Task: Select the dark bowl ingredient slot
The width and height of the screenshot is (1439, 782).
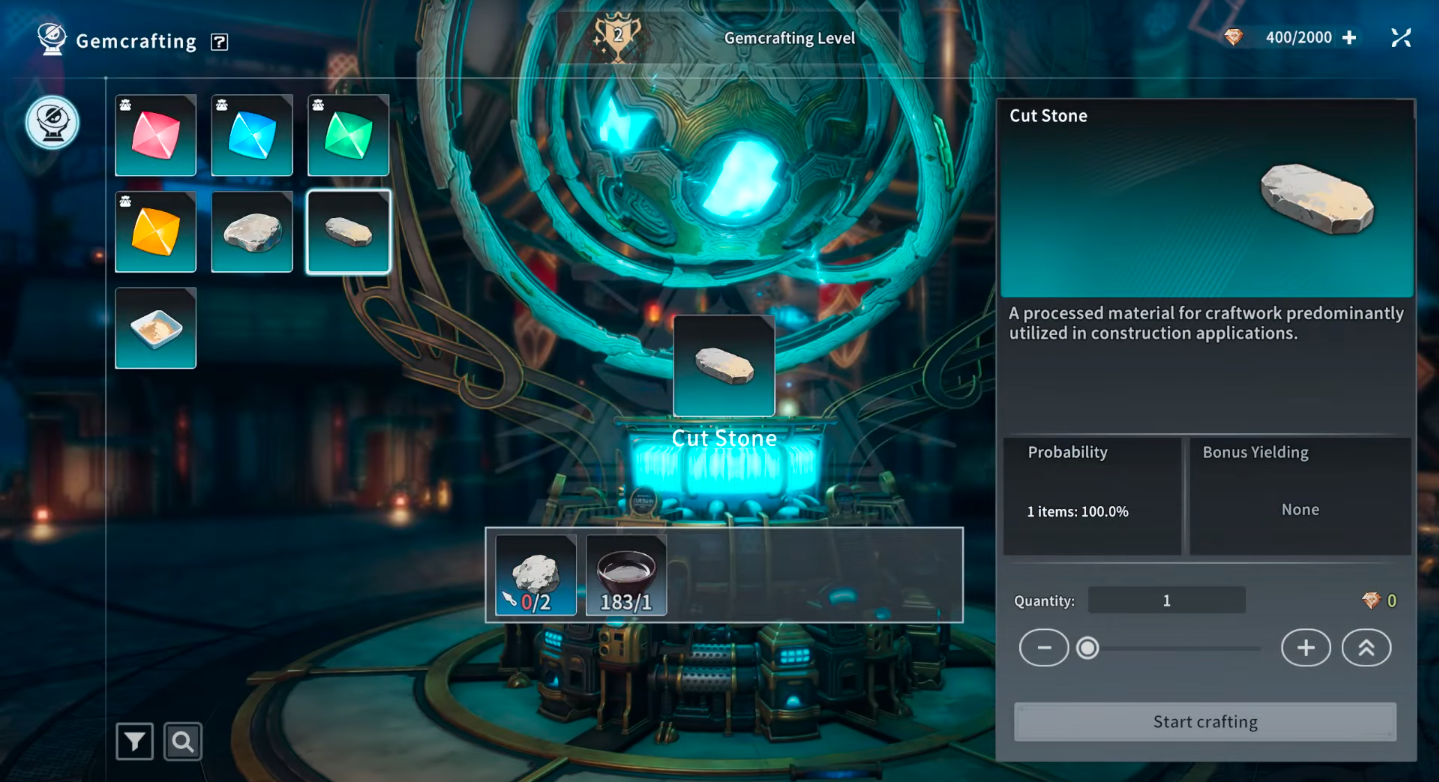Action: [x=626, y=575]
